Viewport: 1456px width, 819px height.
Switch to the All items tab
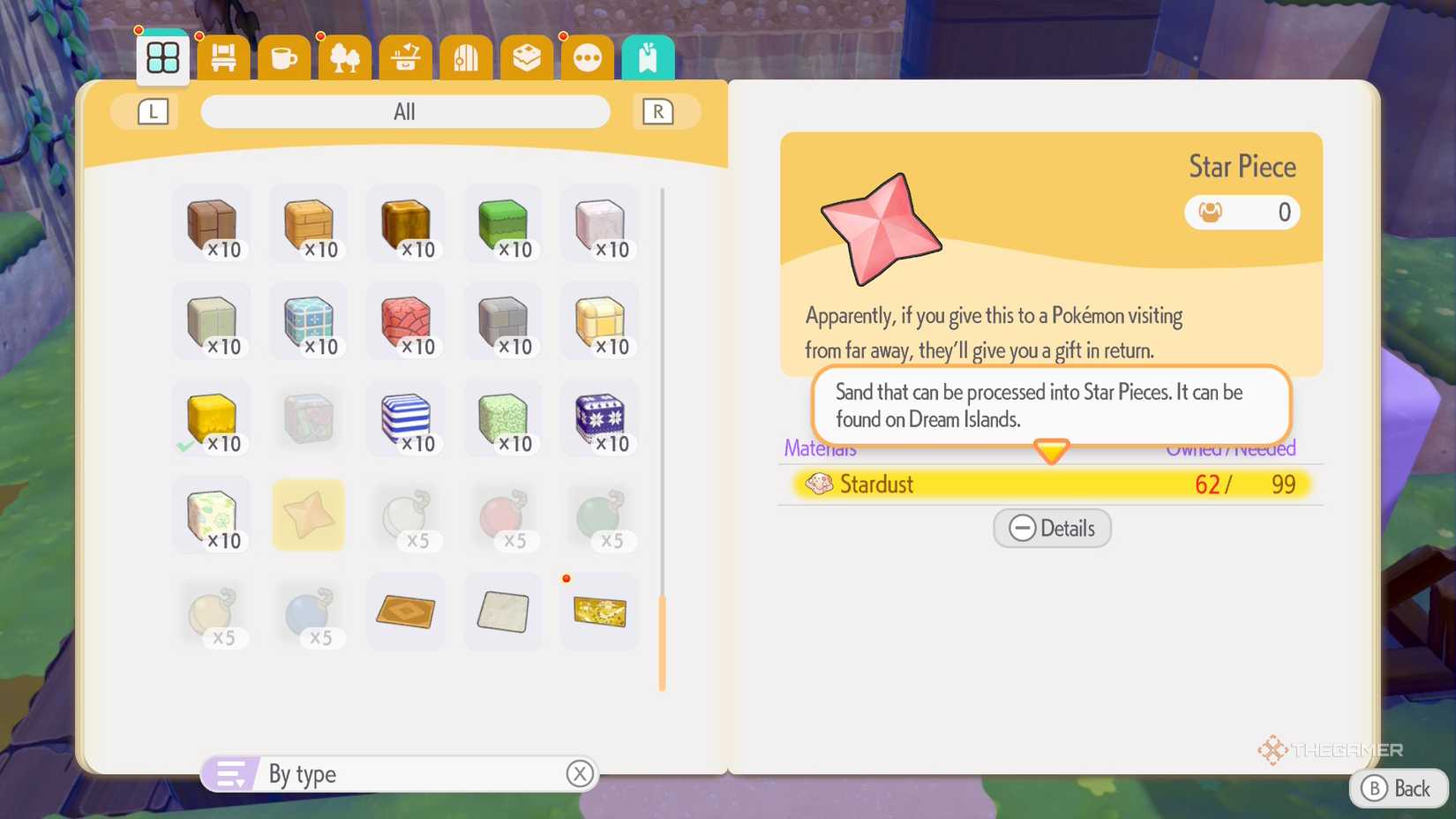tap(405, 111)
